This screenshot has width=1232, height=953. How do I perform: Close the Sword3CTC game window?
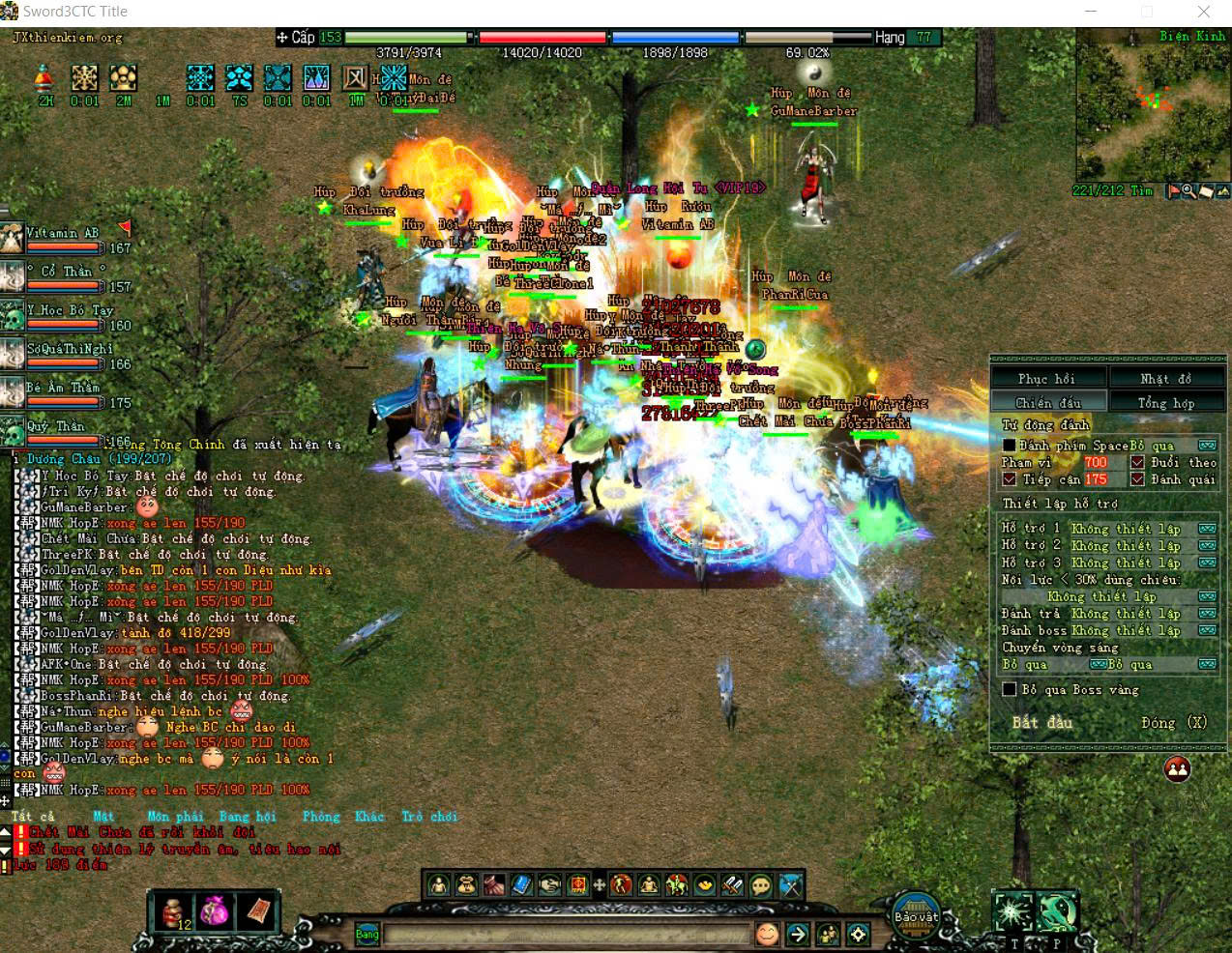(1203, 13)
